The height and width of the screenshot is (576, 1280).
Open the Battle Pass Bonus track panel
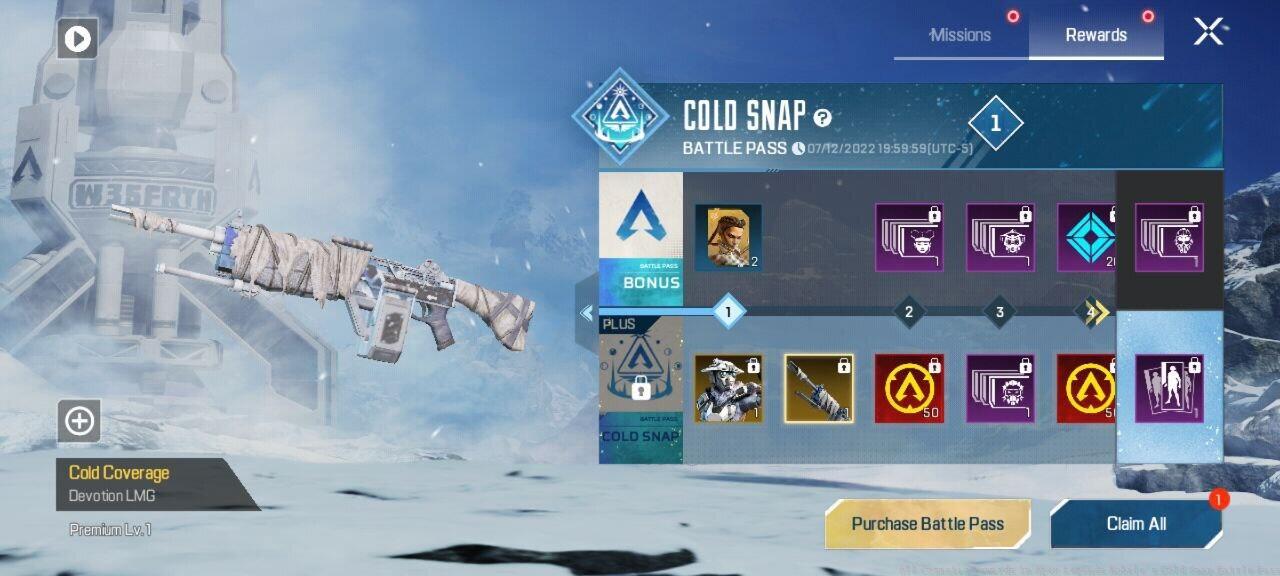[640, 233]
